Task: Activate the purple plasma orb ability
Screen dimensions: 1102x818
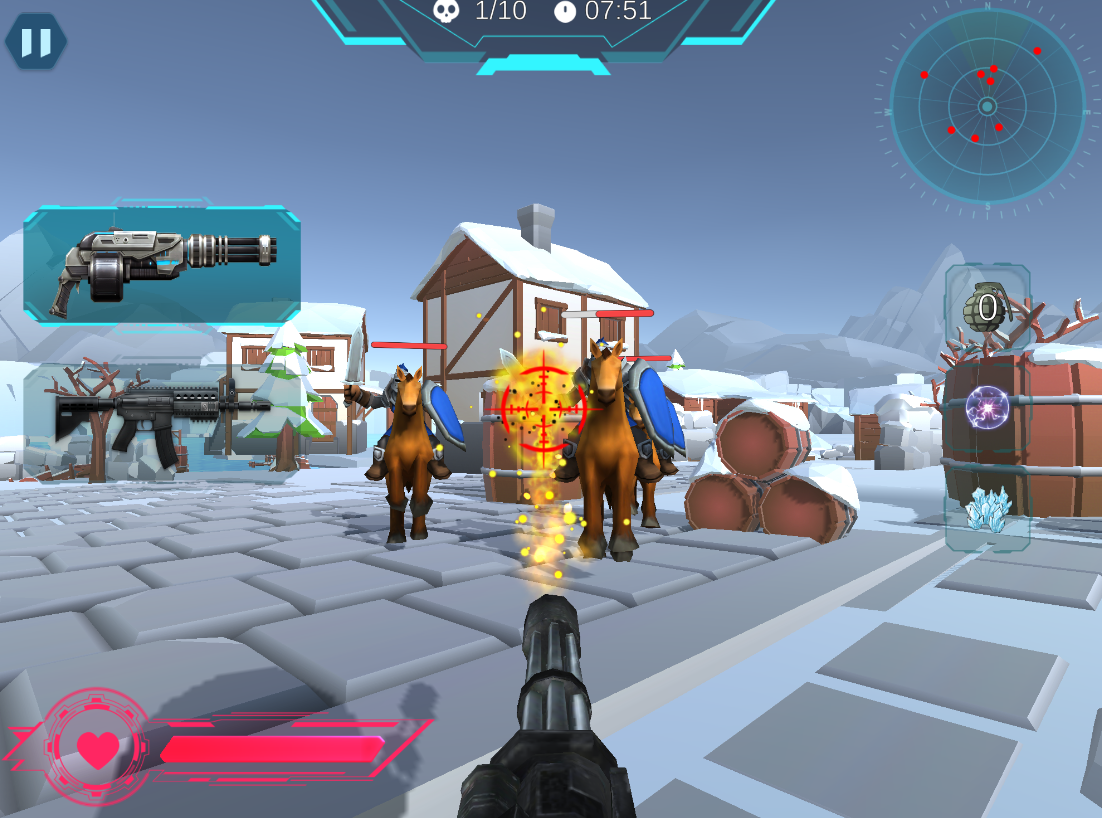Action: (x=987, y=408)
